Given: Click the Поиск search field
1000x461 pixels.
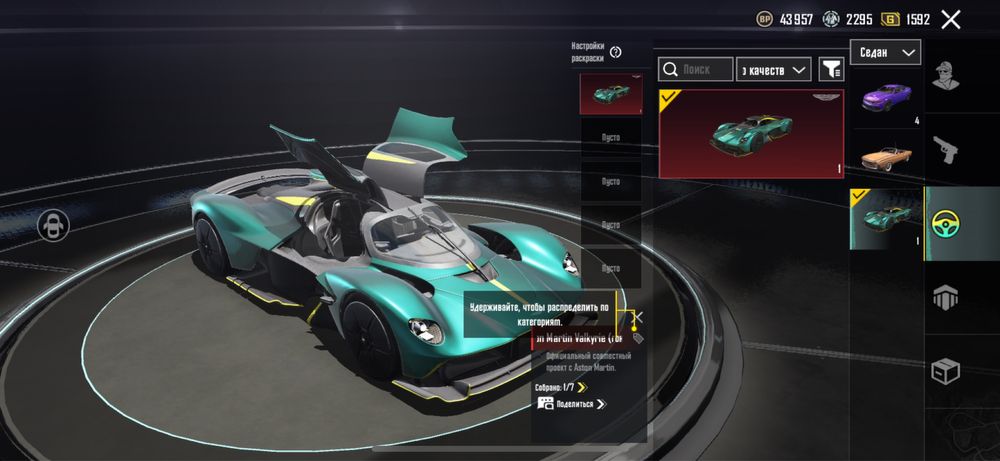Looking at the screenshot, I should click(x=695, y=69).
